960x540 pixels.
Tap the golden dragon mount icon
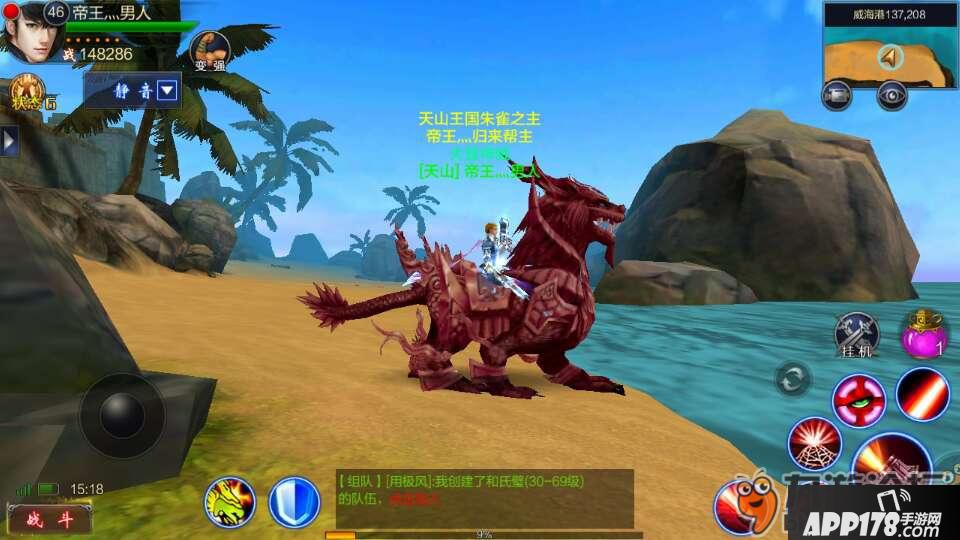tap(230, 502)
